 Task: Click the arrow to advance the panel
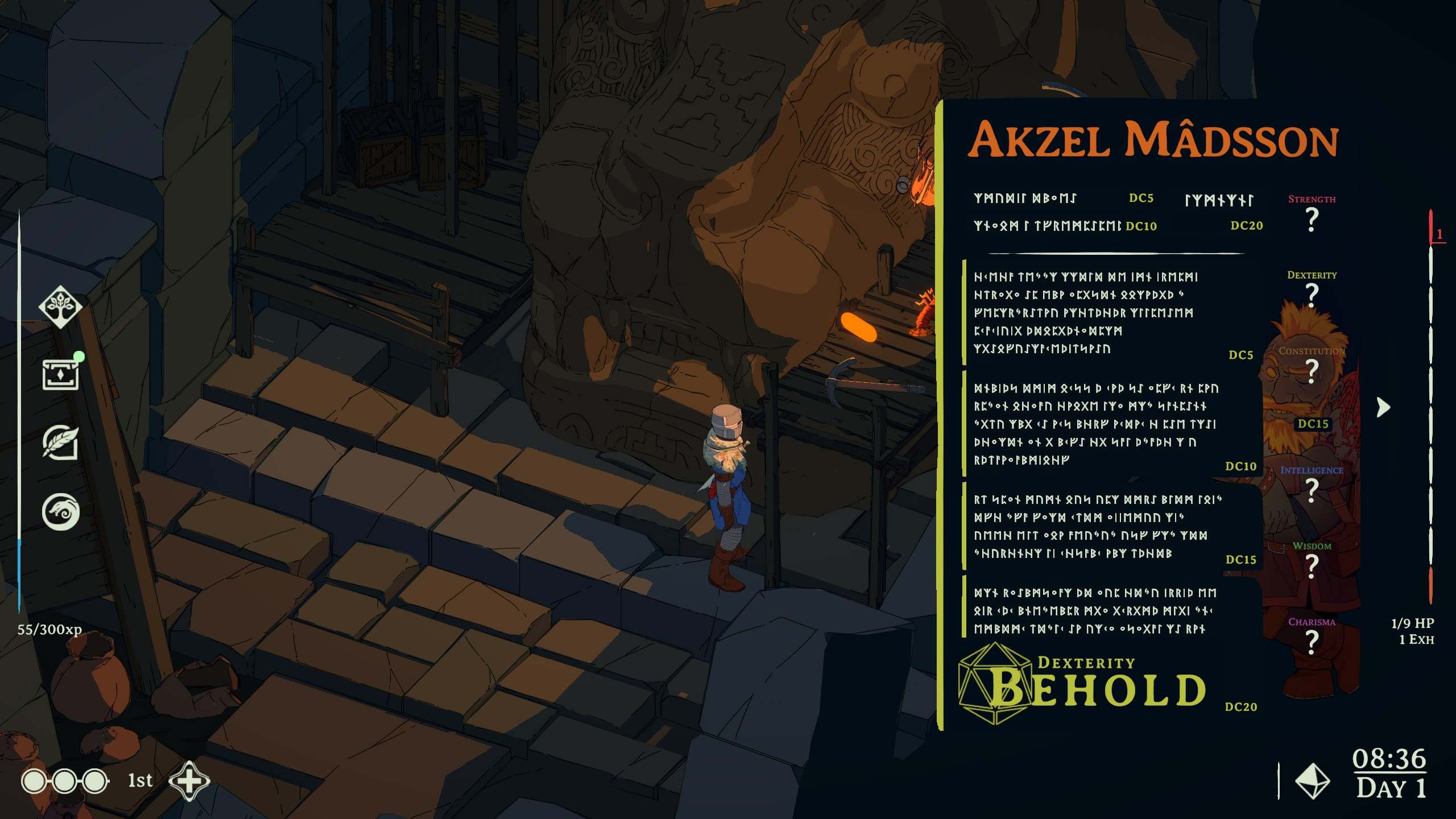1383,407
